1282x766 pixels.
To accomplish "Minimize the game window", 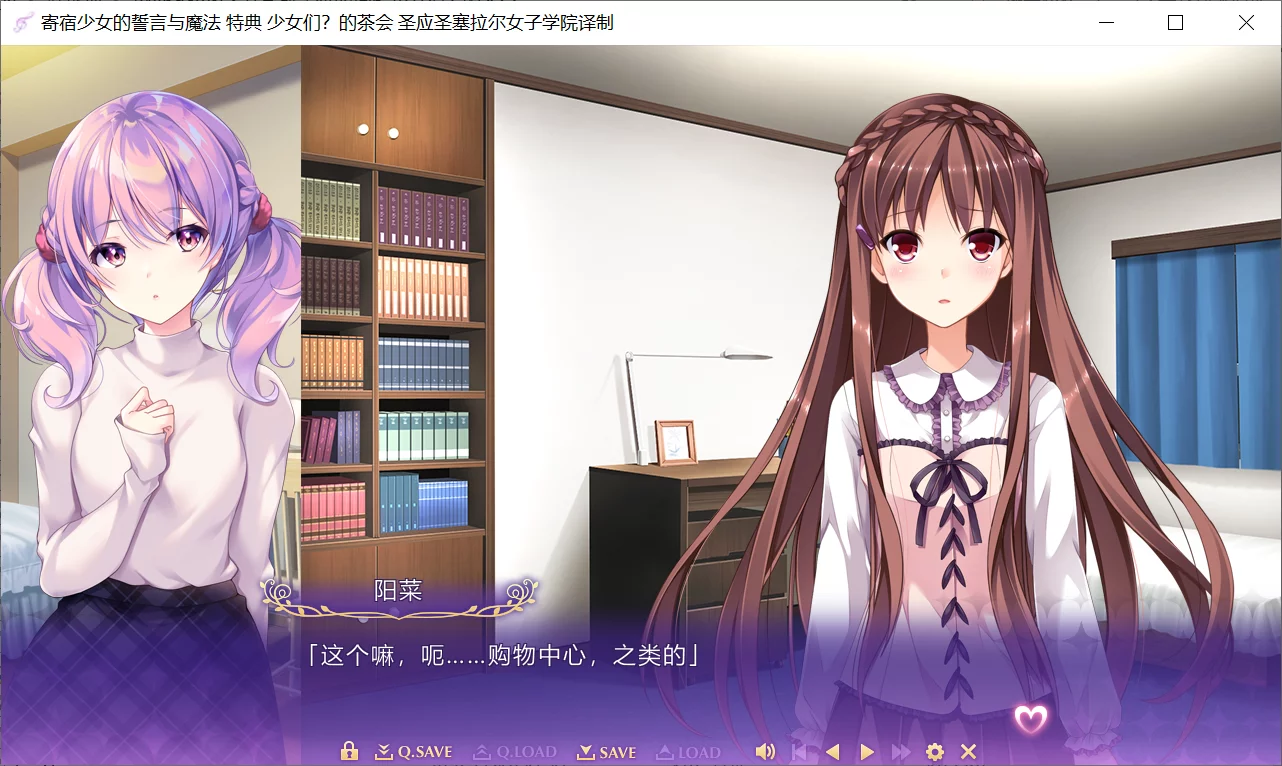I will pyautogui.click(x=1104, y=22).
